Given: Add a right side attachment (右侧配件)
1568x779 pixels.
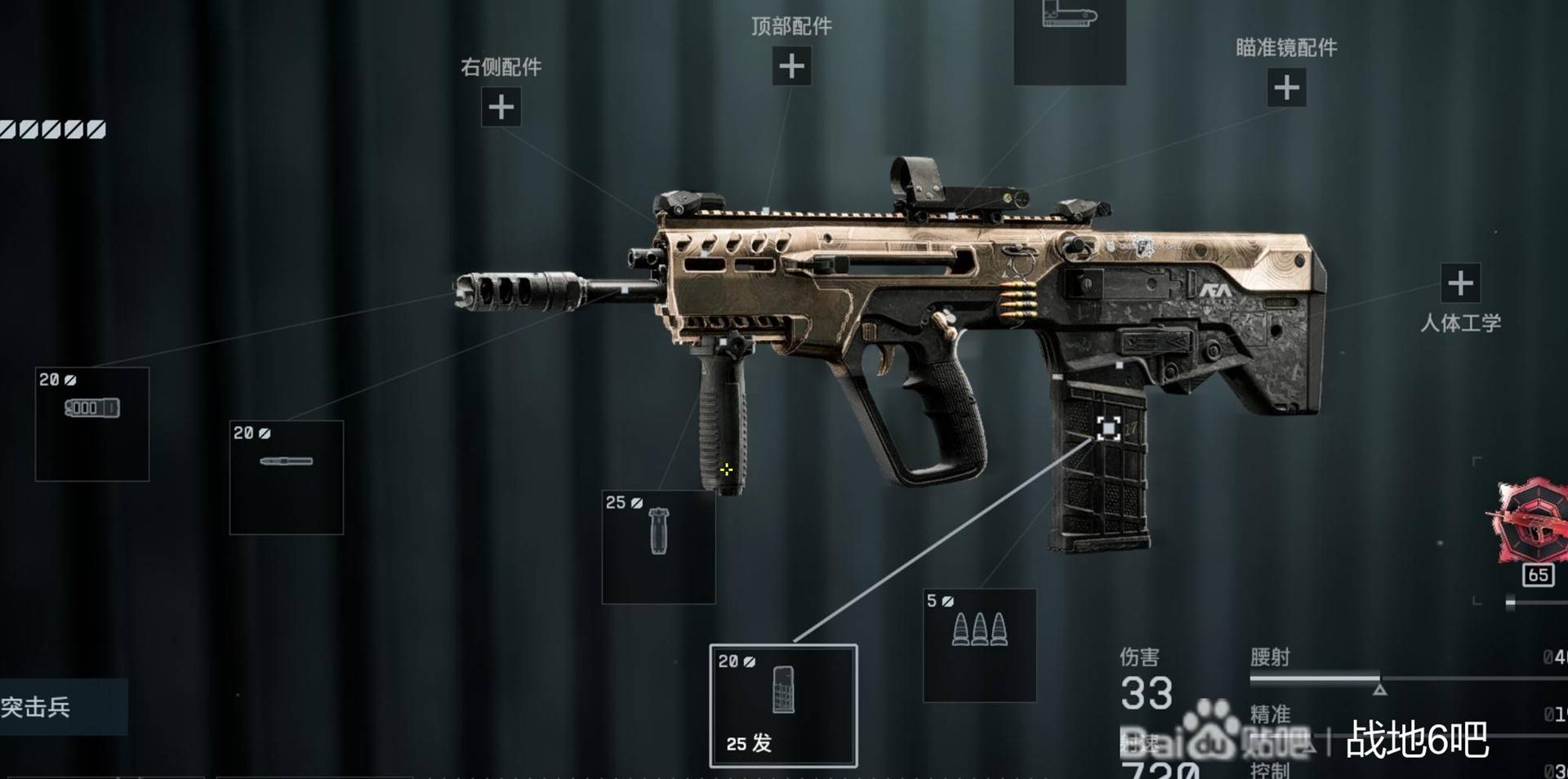Looking at the screenshot, I should [x=501, y=107].
